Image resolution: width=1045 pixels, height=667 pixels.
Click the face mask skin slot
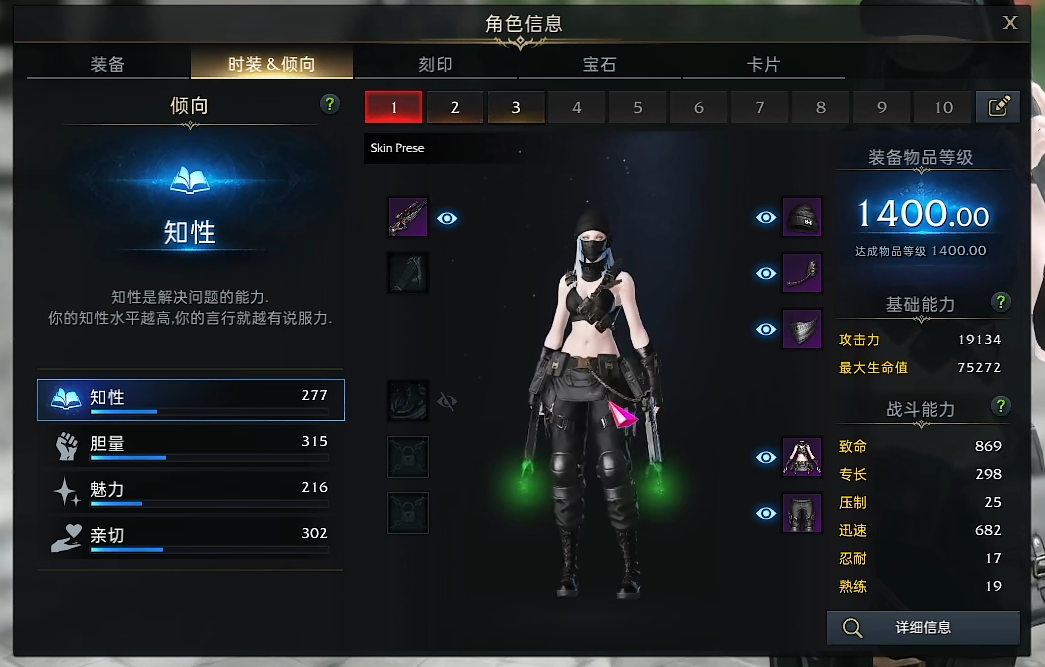tap(802, 329)
